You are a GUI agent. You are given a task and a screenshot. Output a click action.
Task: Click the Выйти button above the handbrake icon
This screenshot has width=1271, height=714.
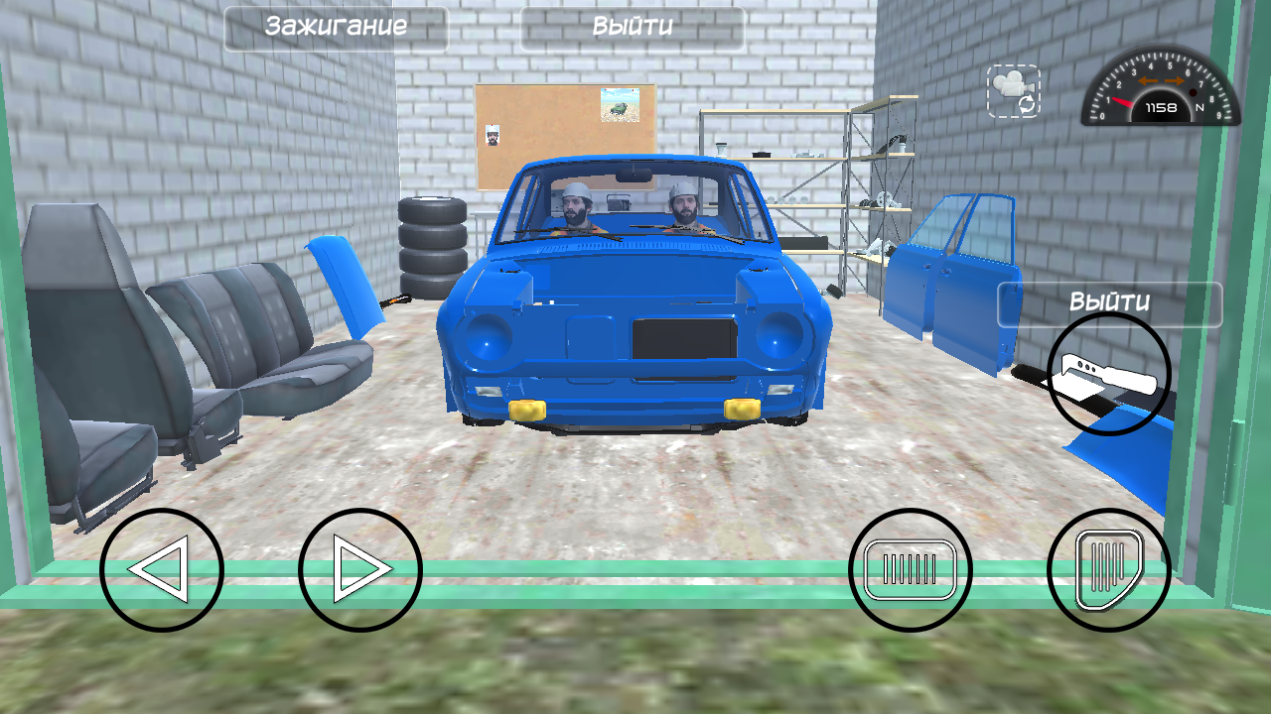1110,303
